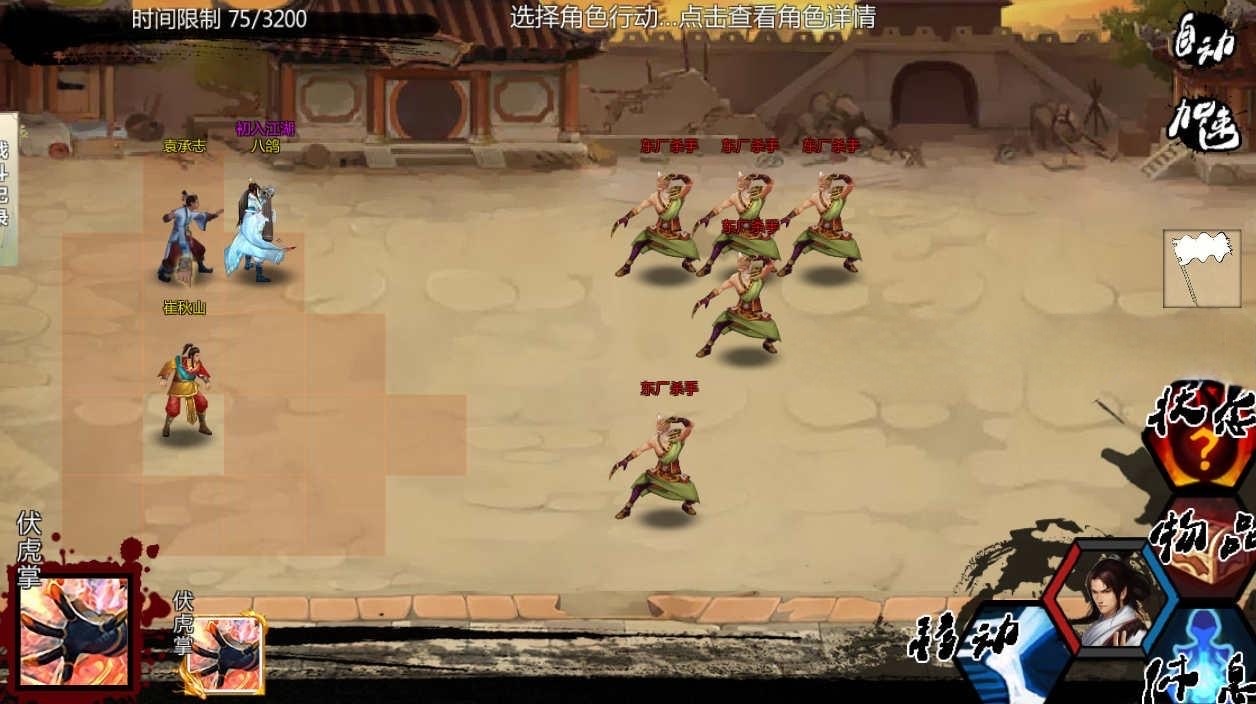Select the small gold-framed 伏虎掌 skill icon
The height and width of the screenshot is (704, 1256).
[x=227, y=653]
